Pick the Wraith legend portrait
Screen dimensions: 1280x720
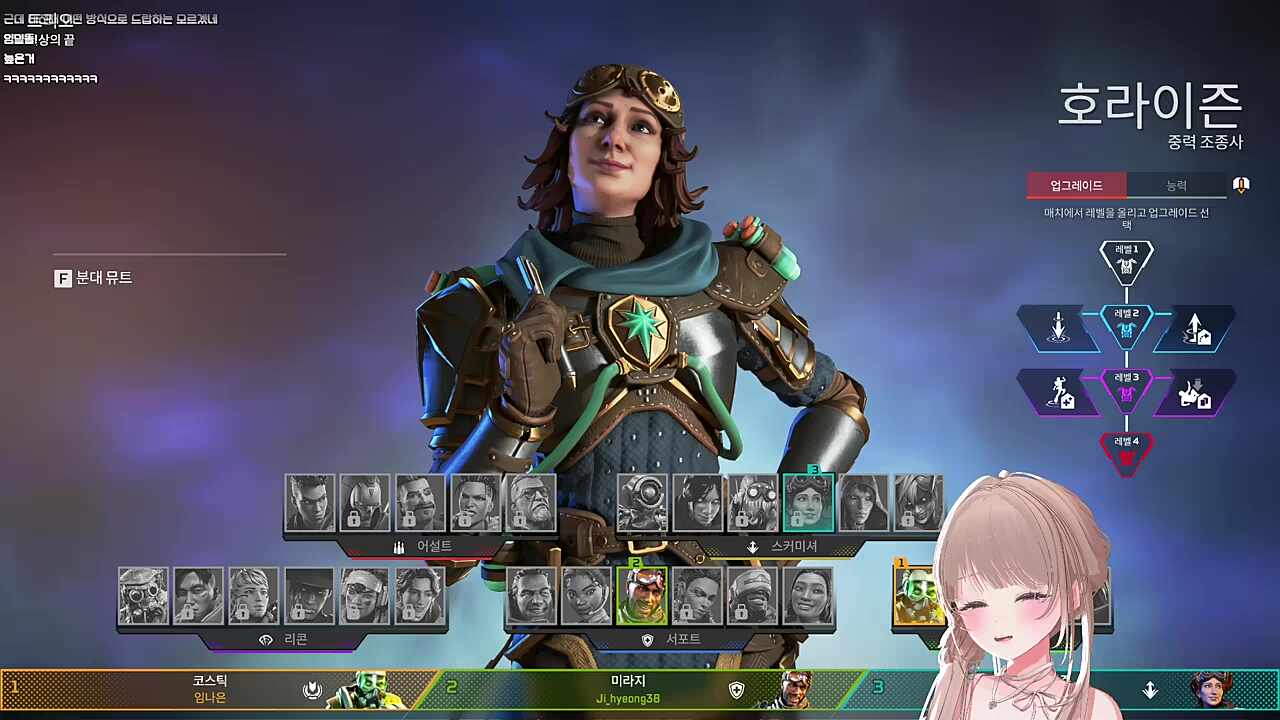click(697, 503)
